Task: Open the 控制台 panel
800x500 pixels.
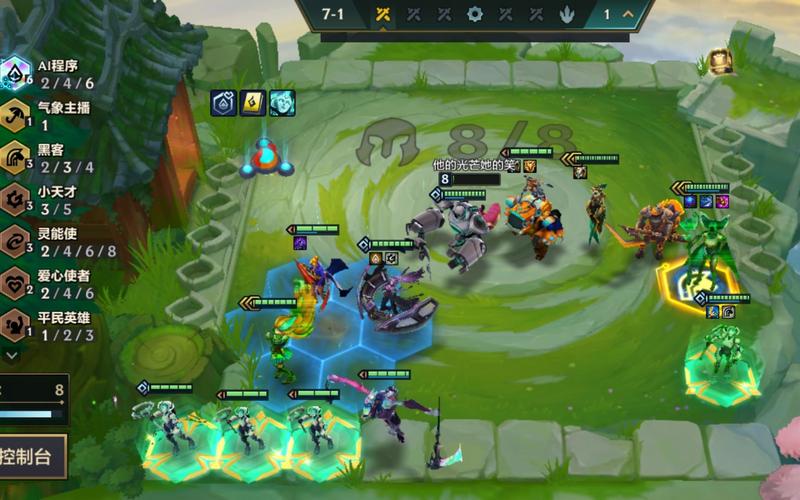Action: point(30,457)
